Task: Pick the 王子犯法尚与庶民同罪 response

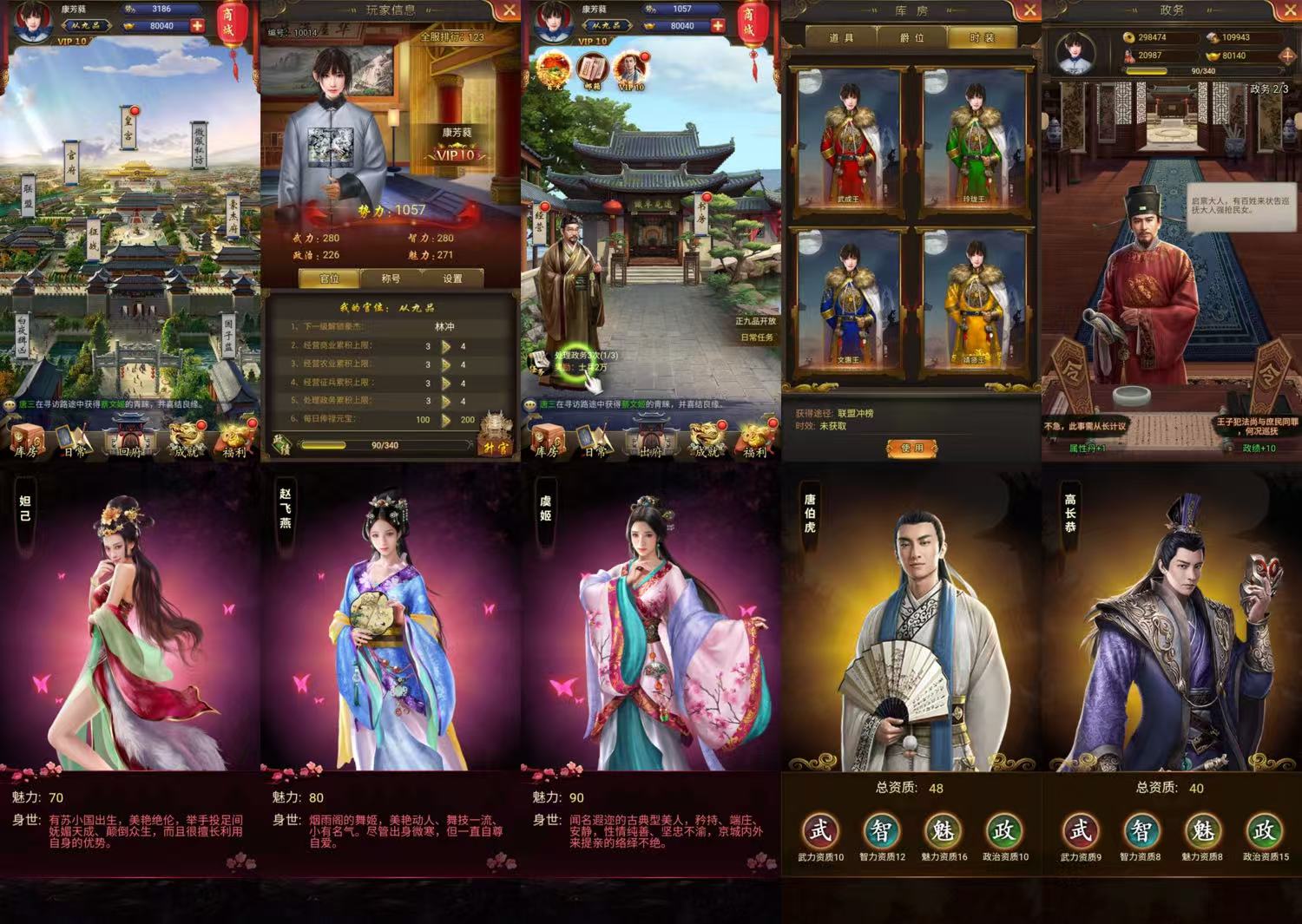Action: point(1258,427)
